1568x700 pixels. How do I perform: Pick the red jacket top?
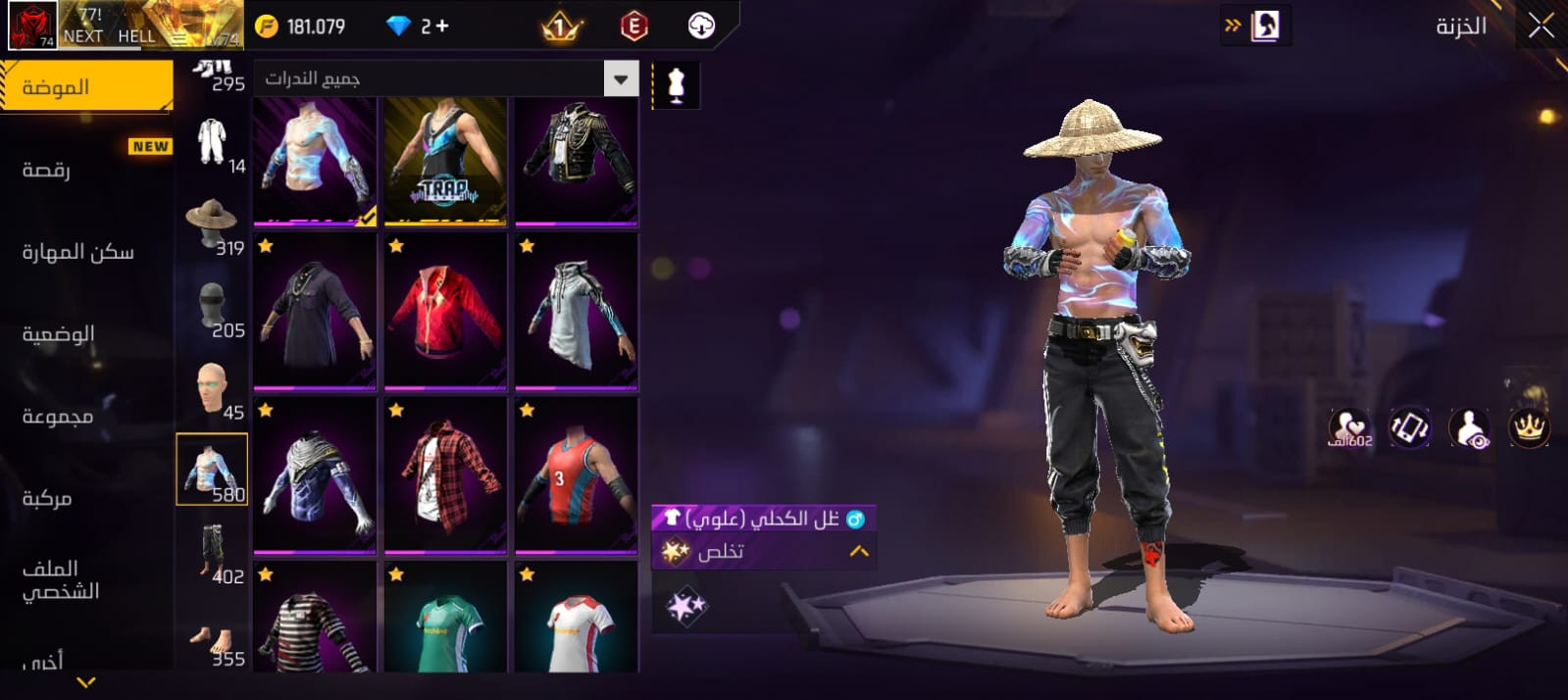tap(445, 312)
